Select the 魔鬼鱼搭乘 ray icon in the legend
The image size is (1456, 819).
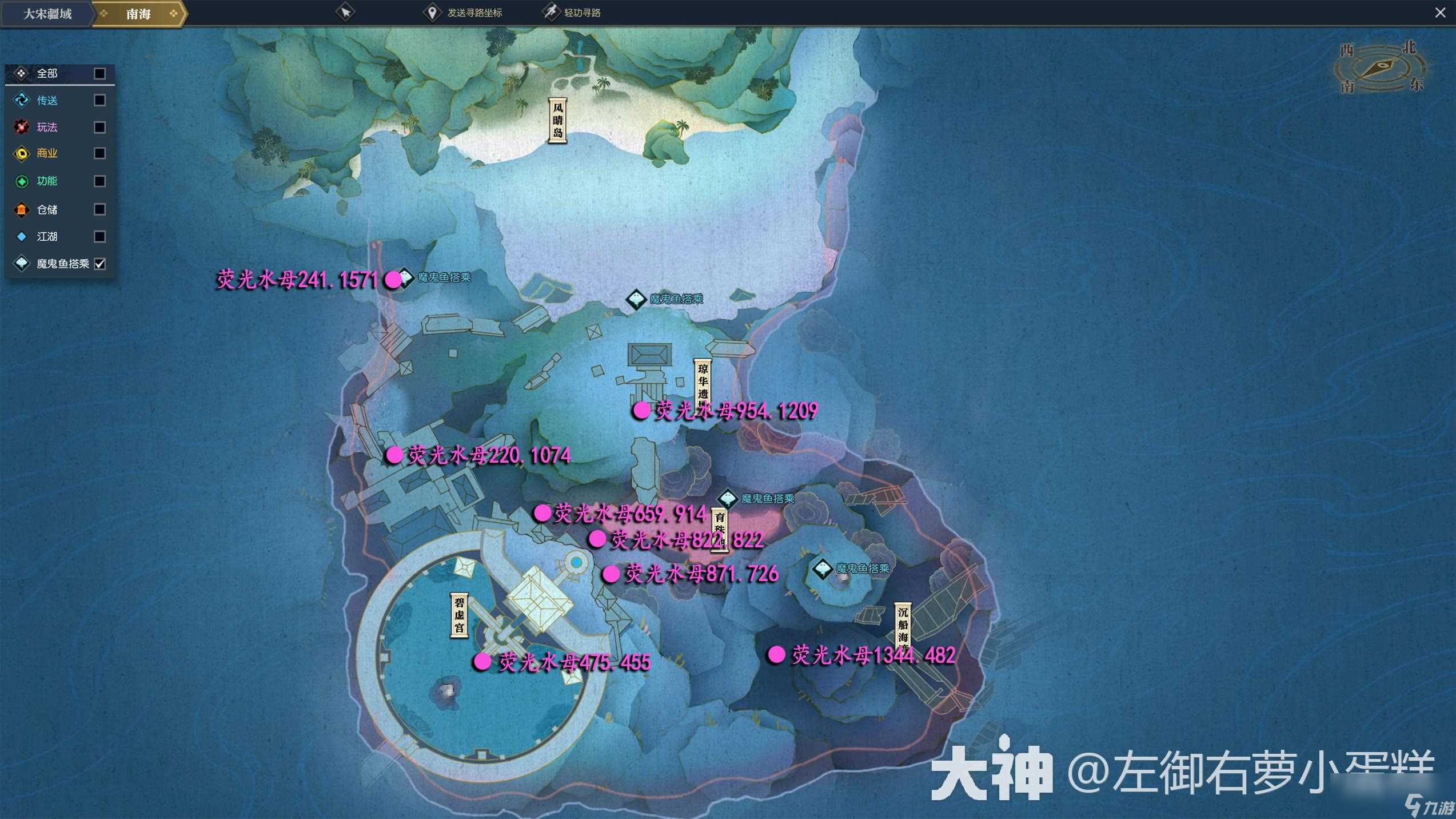(x=21, y=264)
